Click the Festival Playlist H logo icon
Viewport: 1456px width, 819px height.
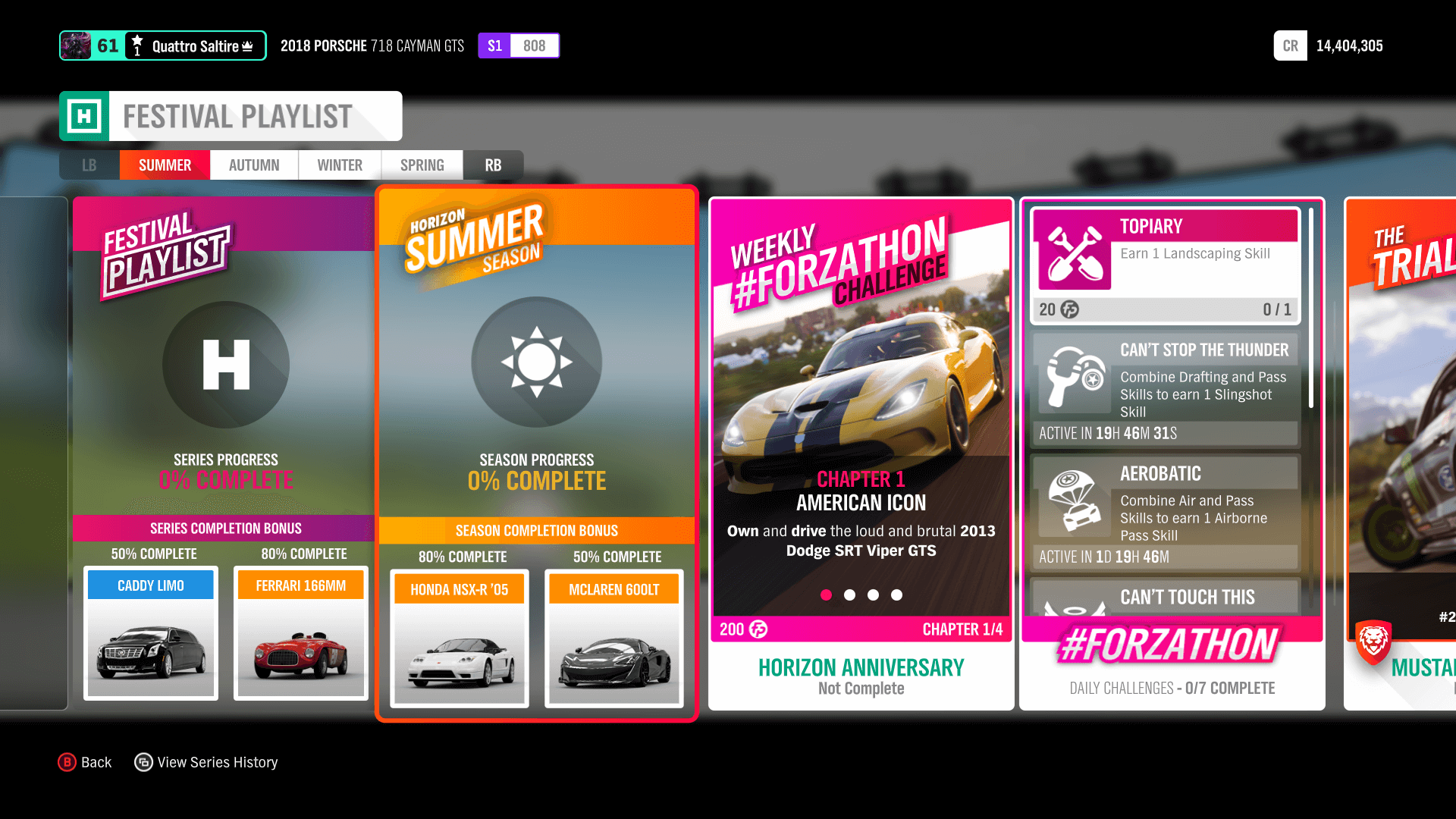224,365
